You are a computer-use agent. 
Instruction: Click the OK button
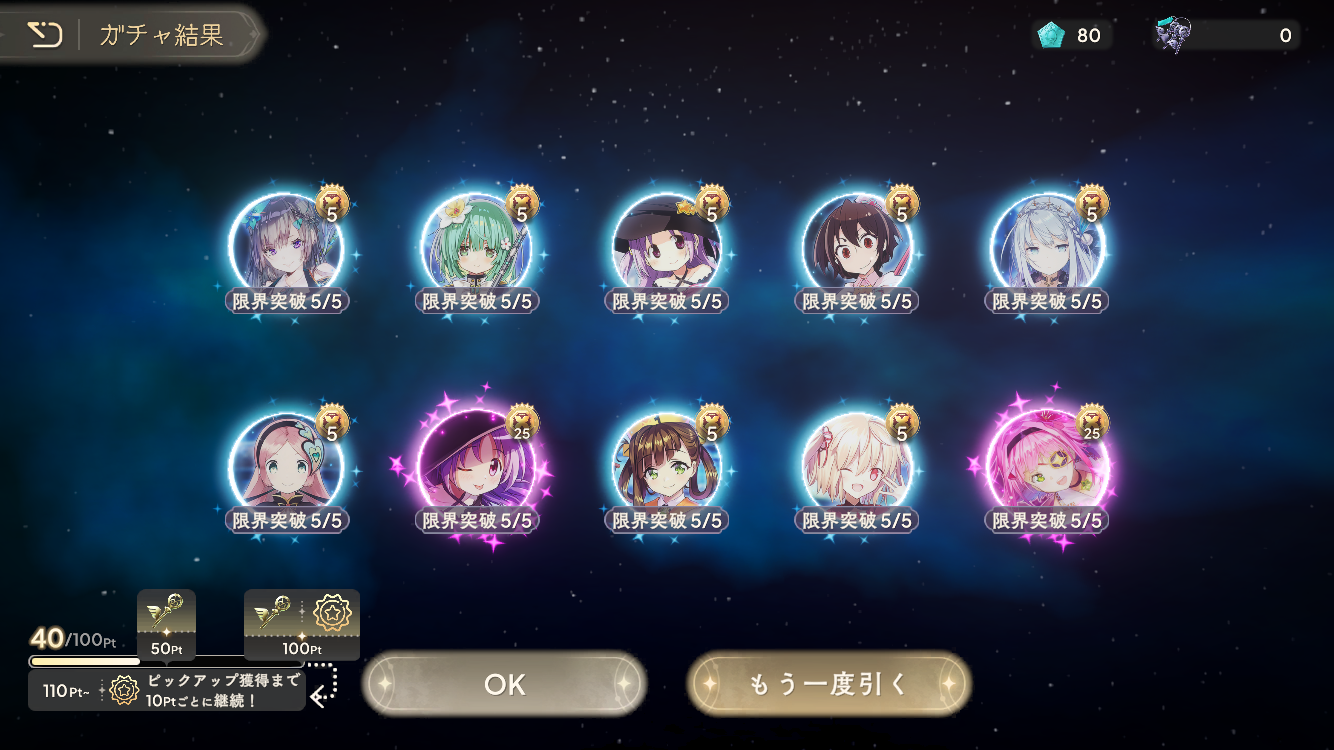504,684
